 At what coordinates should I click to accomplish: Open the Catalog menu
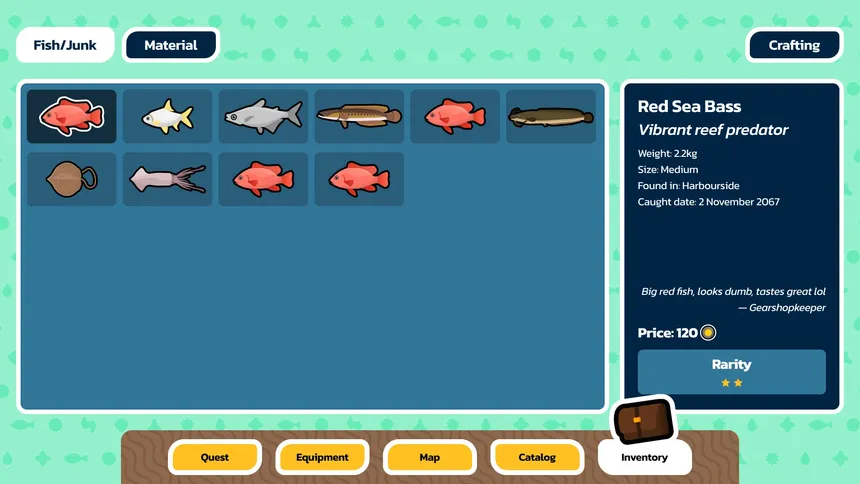coord(537,457)
